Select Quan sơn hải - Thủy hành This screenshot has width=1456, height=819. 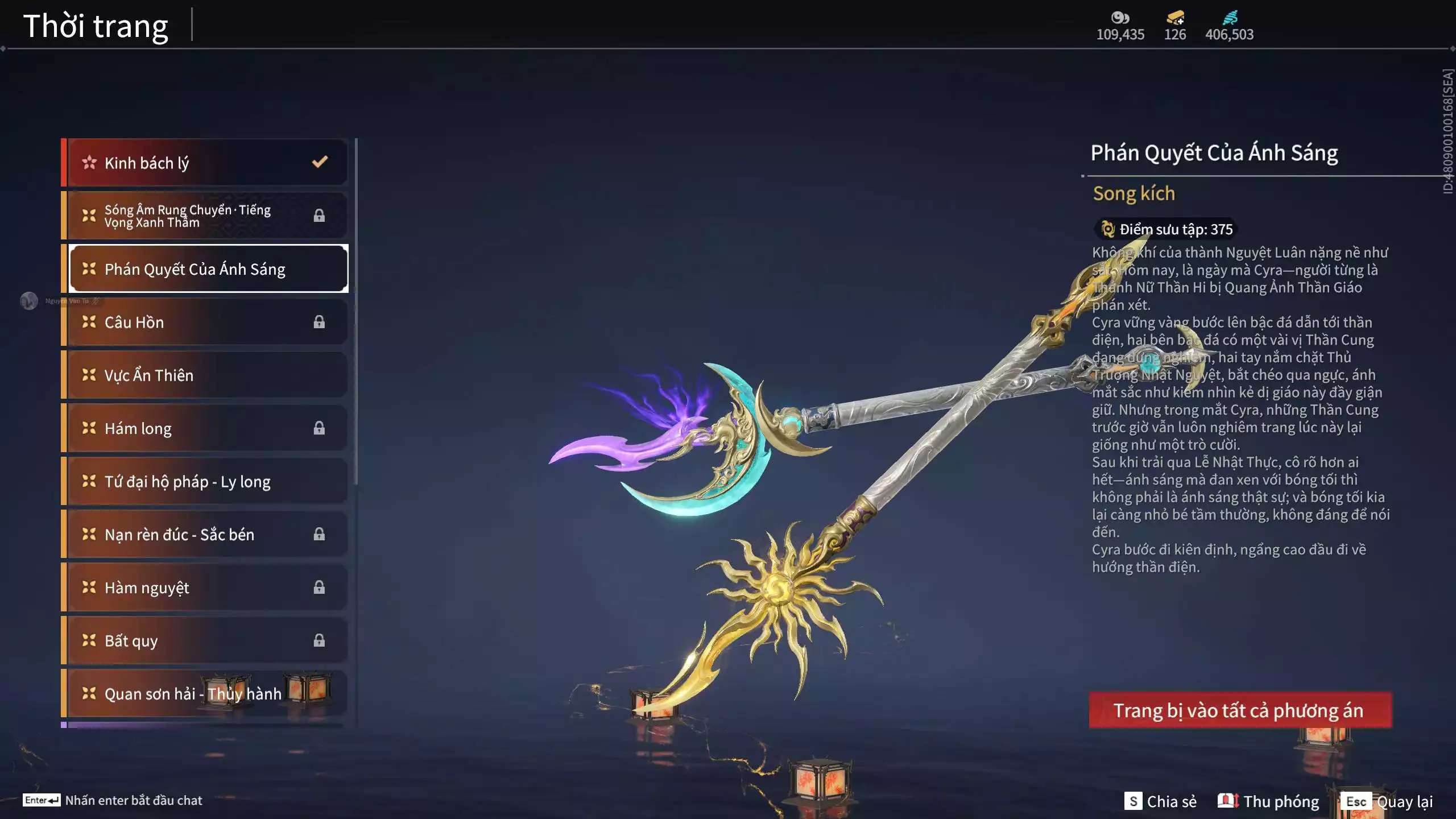click(x=205, y=693)
